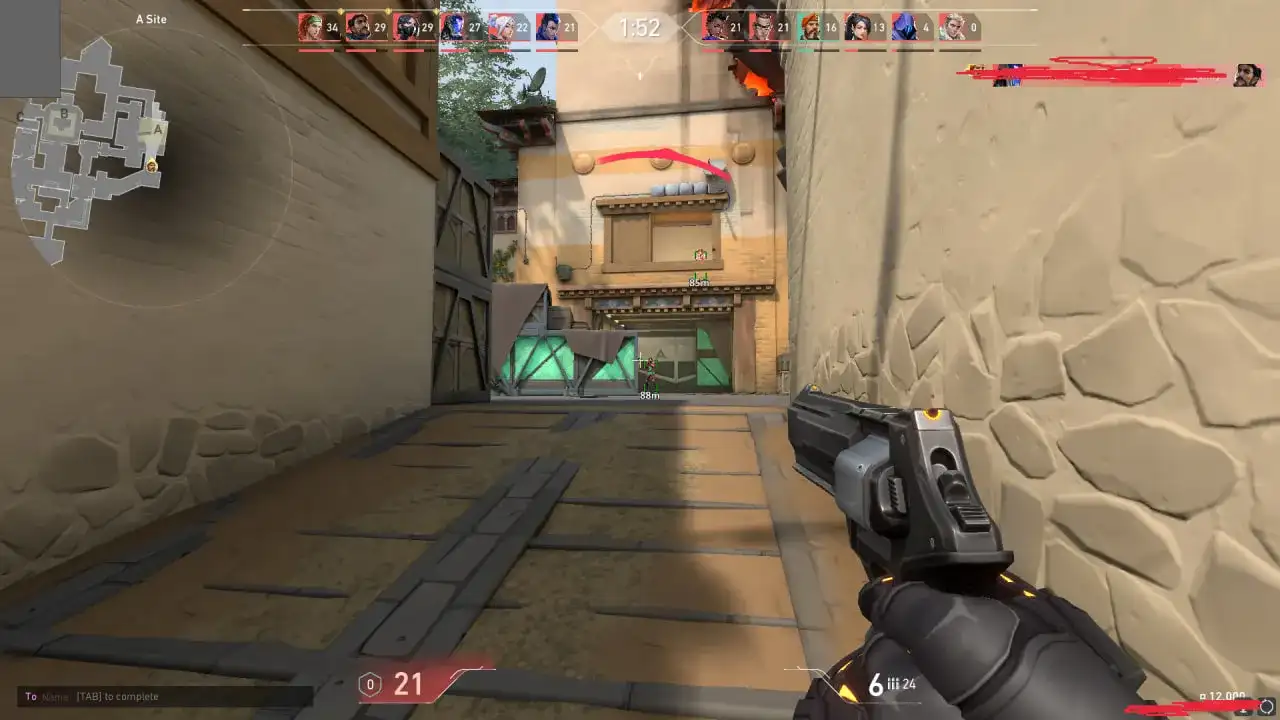
Task: Select the shield icon beside the health counter
Action: pos(370,683)
